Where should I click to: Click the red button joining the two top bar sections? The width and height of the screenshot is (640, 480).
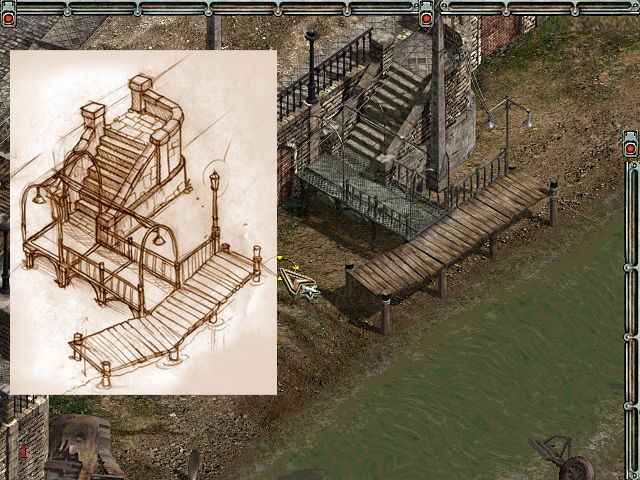(426, 17)
